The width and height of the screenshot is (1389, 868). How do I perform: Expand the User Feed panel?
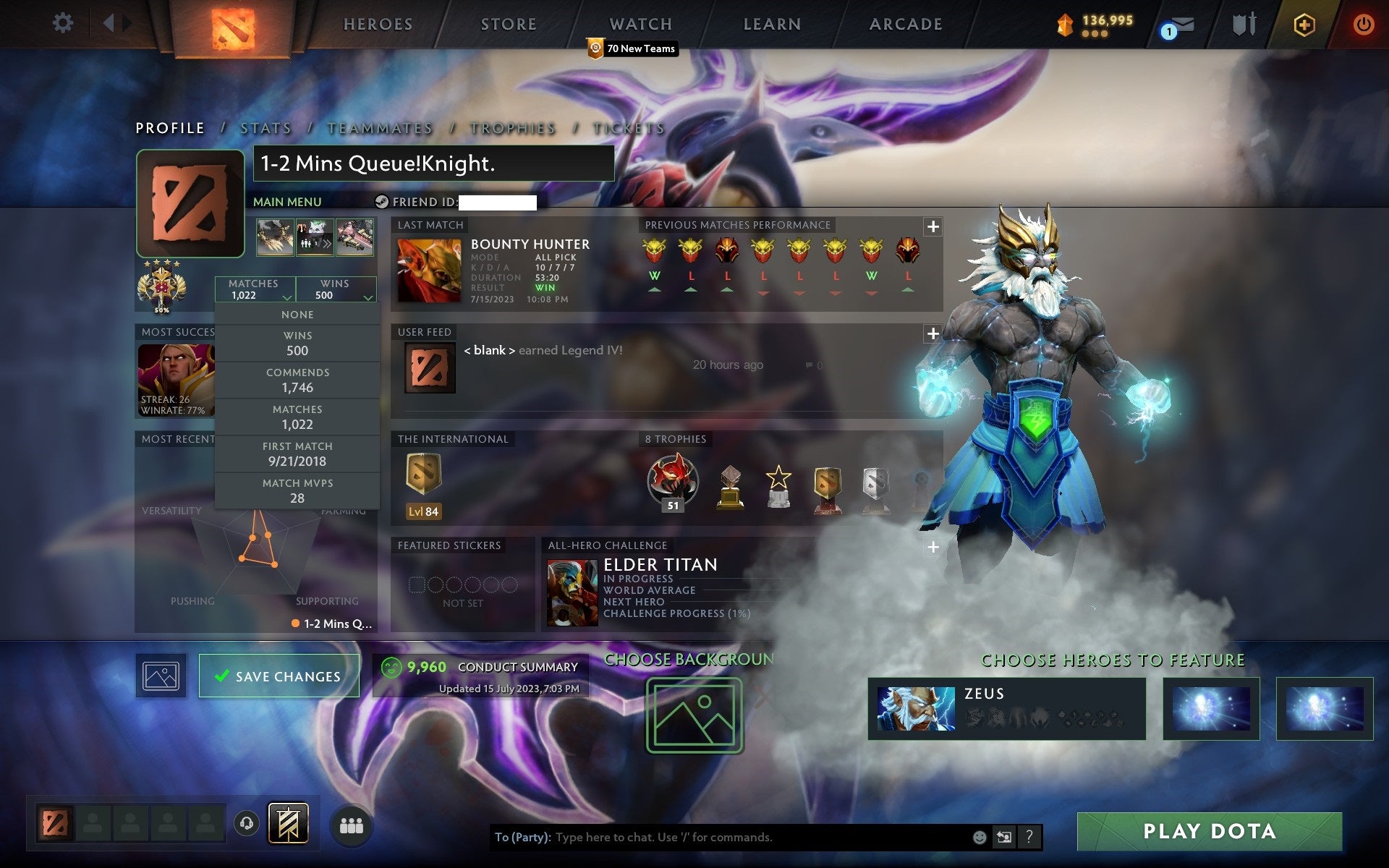(933, 333)
